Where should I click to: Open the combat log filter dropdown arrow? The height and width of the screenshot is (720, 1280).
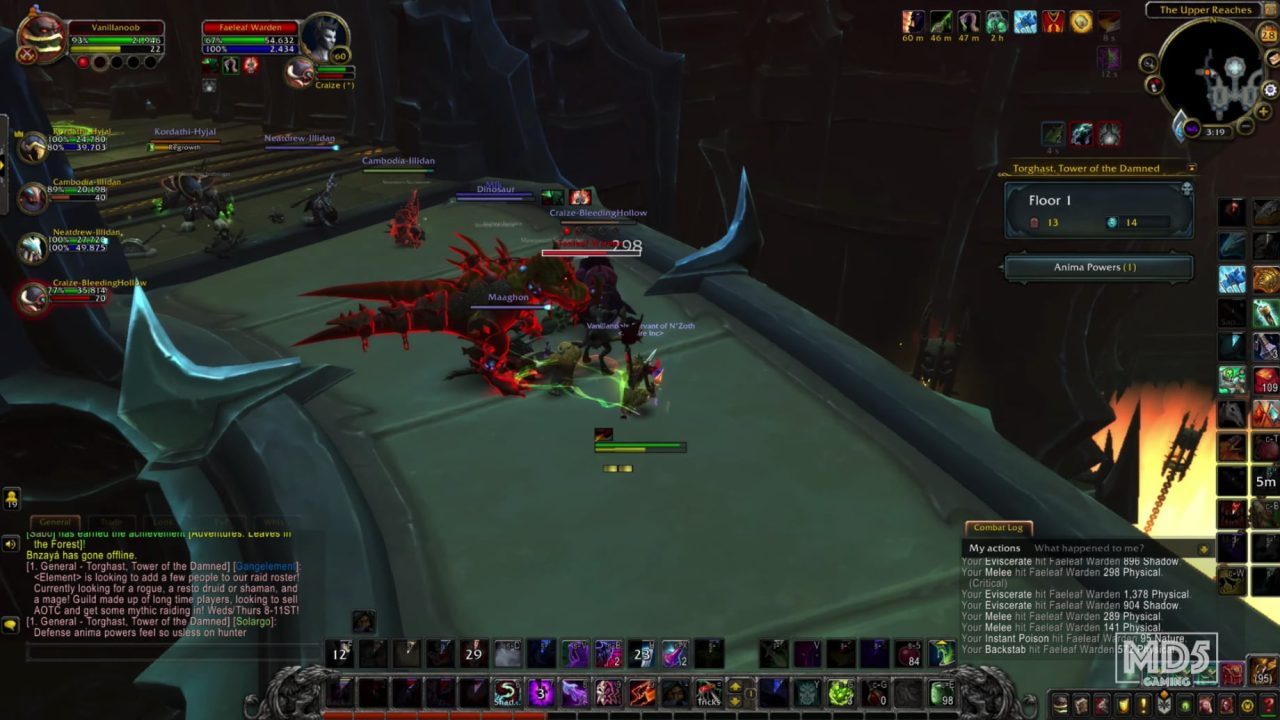click(x=1205, y=548)
